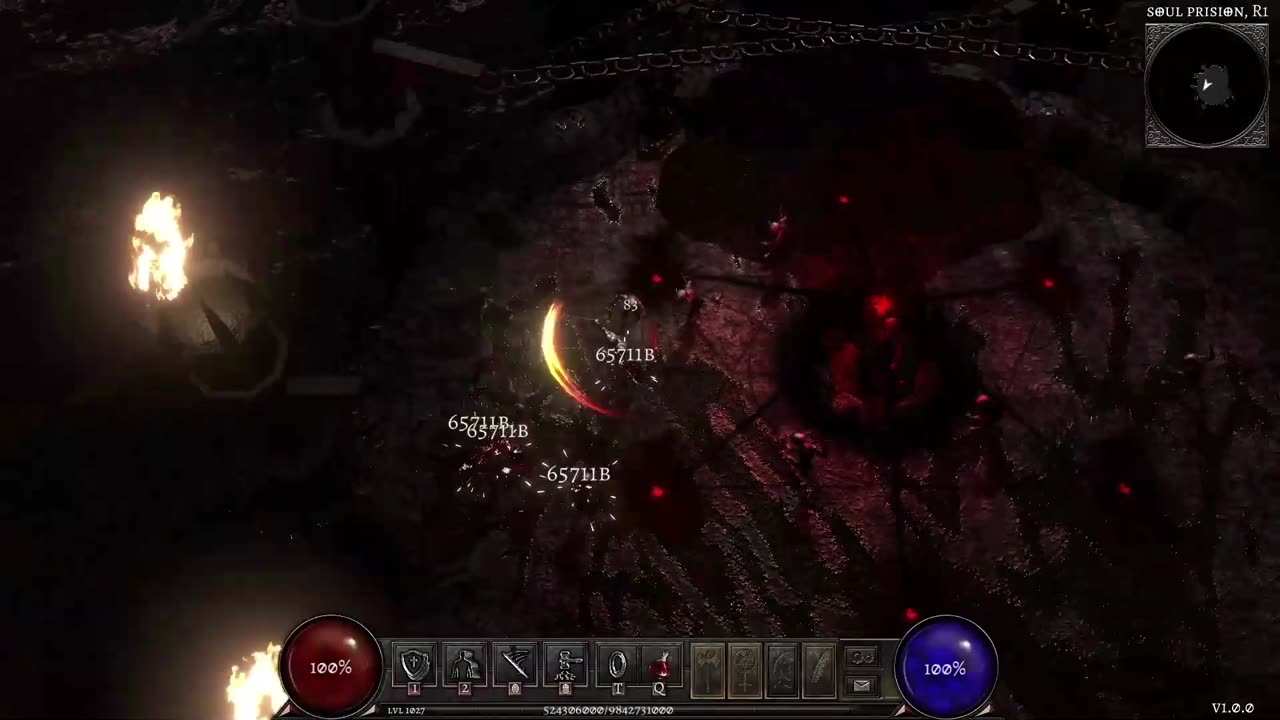Activate the shield with cross skill
The image size is (1280, 720).
click(414, 665)
